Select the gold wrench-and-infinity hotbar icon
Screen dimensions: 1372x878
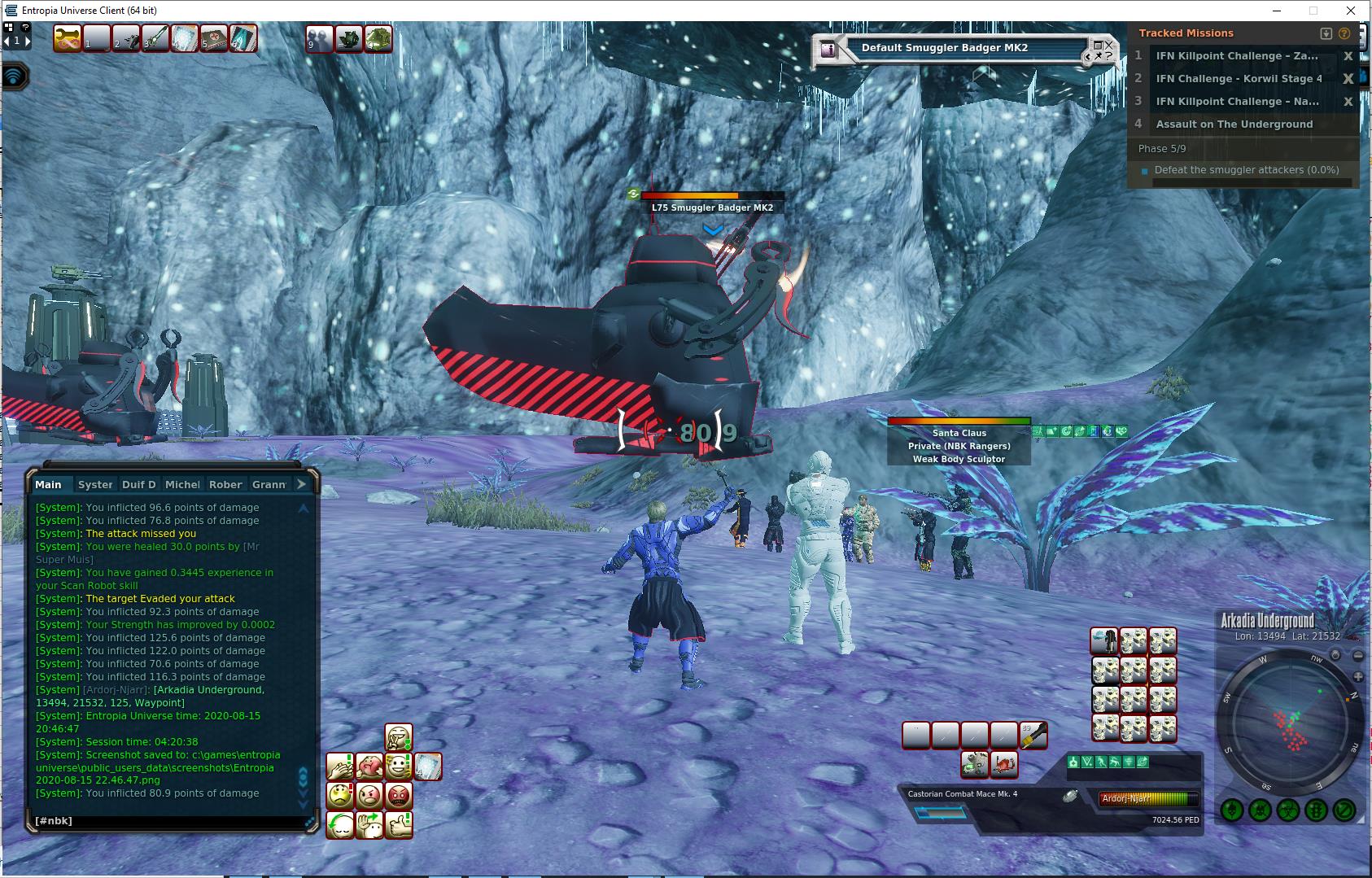(x=68, y=38)
